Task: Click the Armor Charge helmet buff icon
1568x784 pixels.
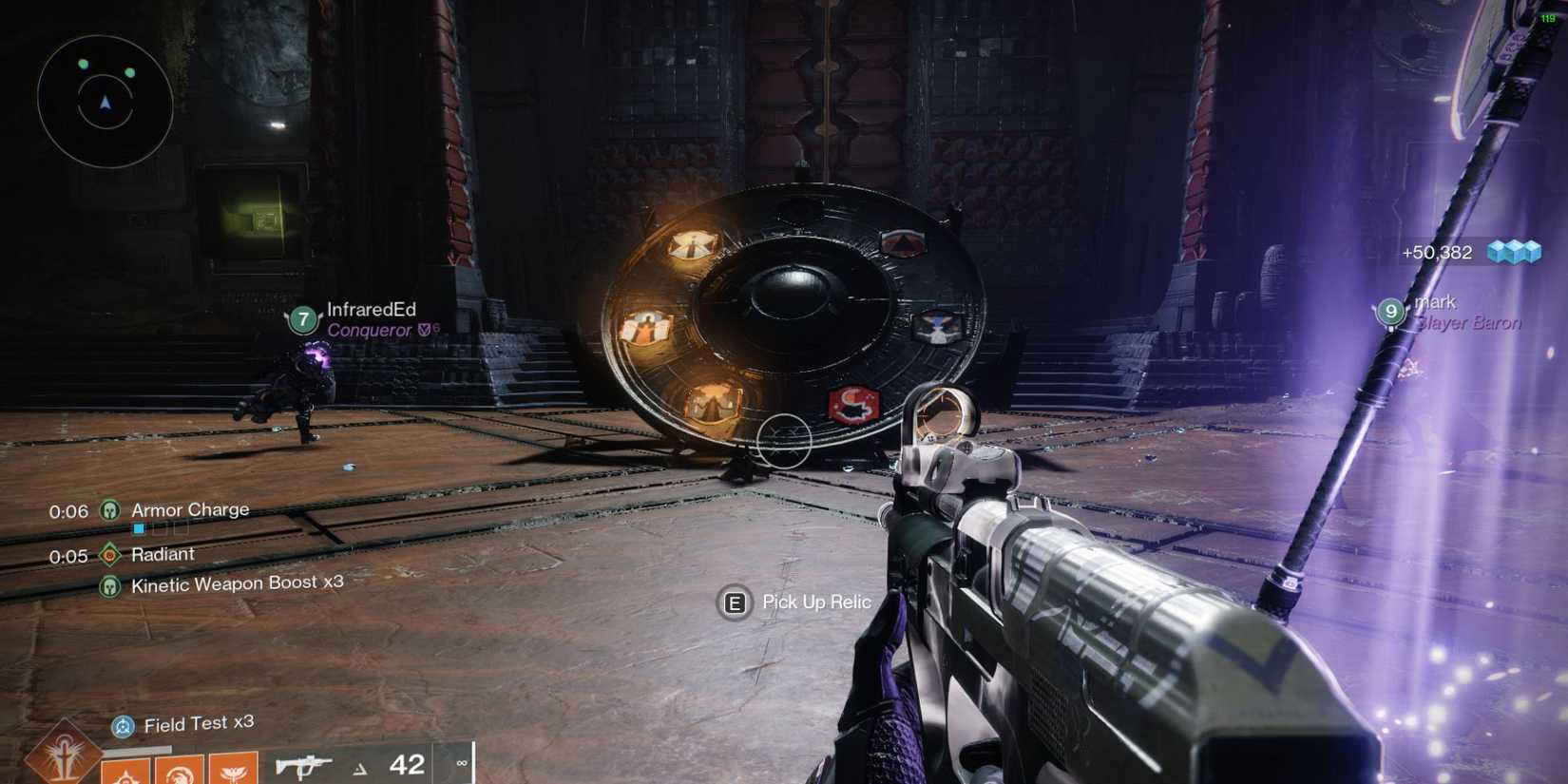Action: 111,510
